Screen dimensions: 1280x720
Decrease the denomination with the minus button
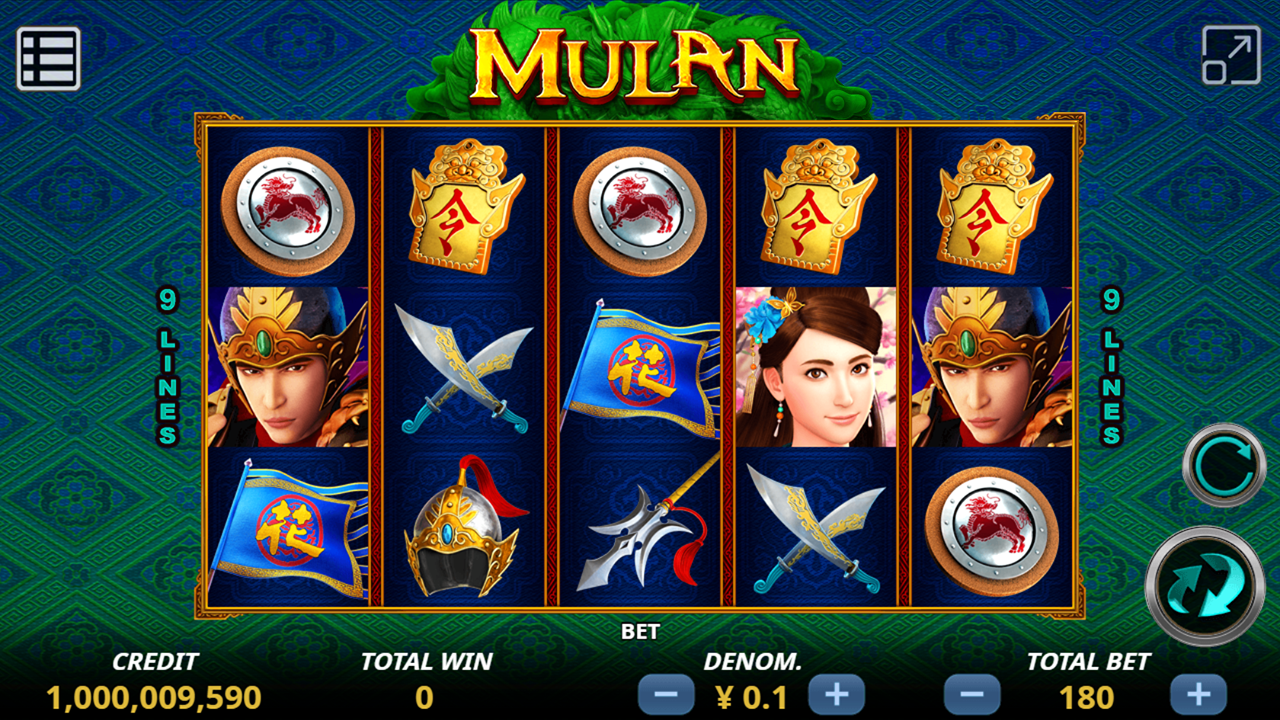(x=666, y=695)
